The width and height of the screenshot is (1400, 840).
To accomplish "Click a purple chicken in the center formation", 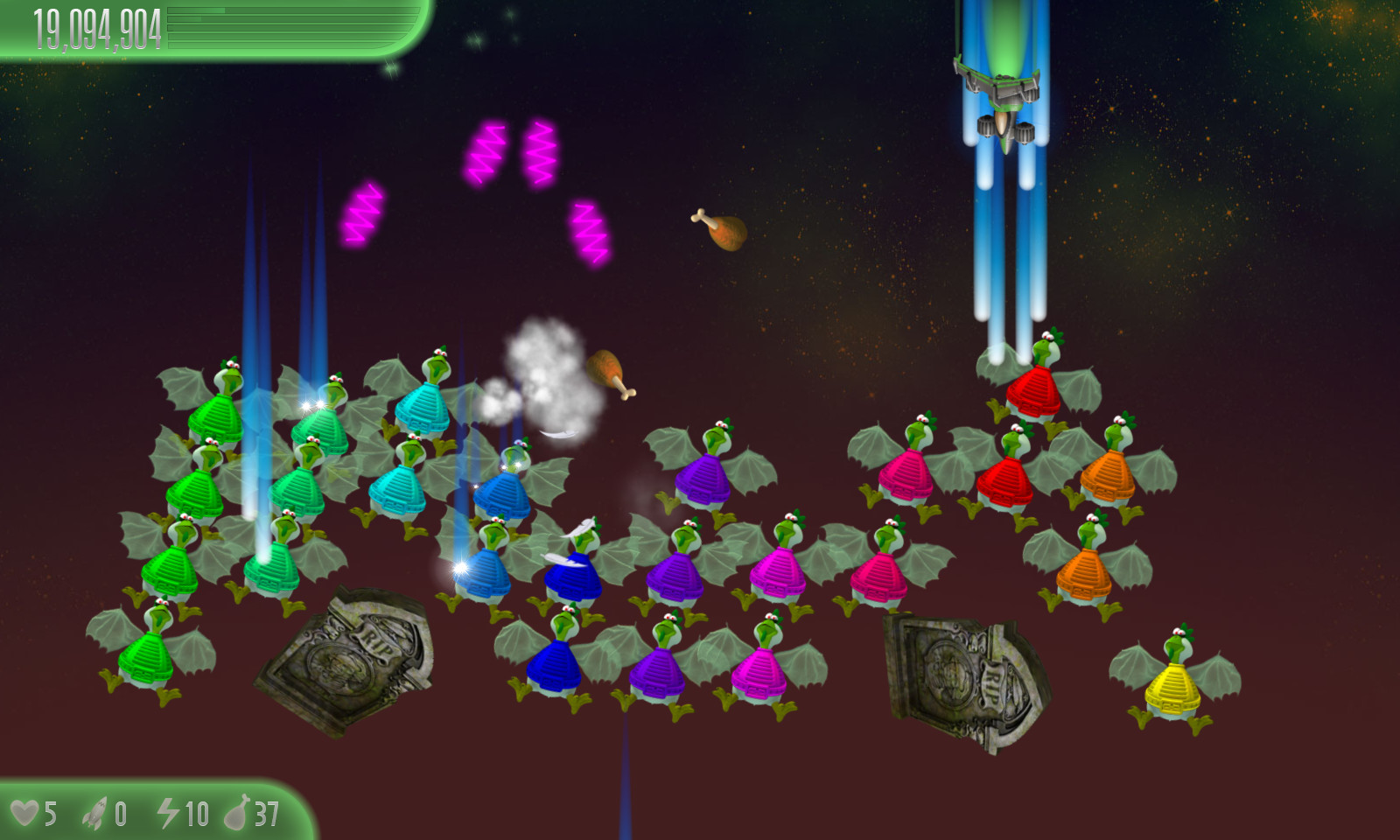I will coord(700,477).
